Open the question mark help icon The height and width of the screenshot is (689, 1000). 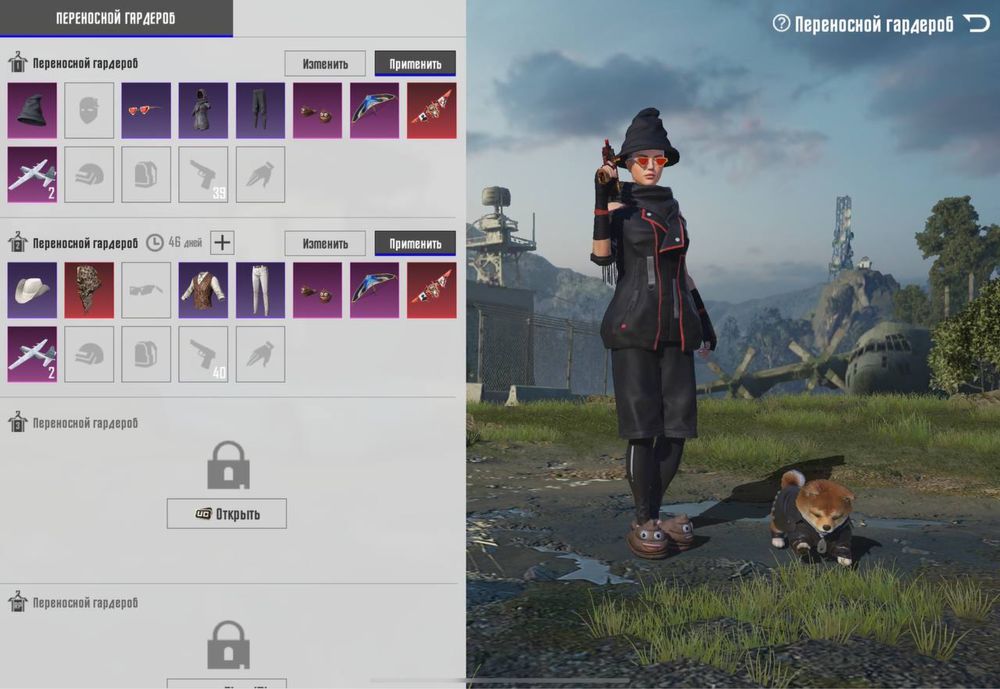point(781,23)
